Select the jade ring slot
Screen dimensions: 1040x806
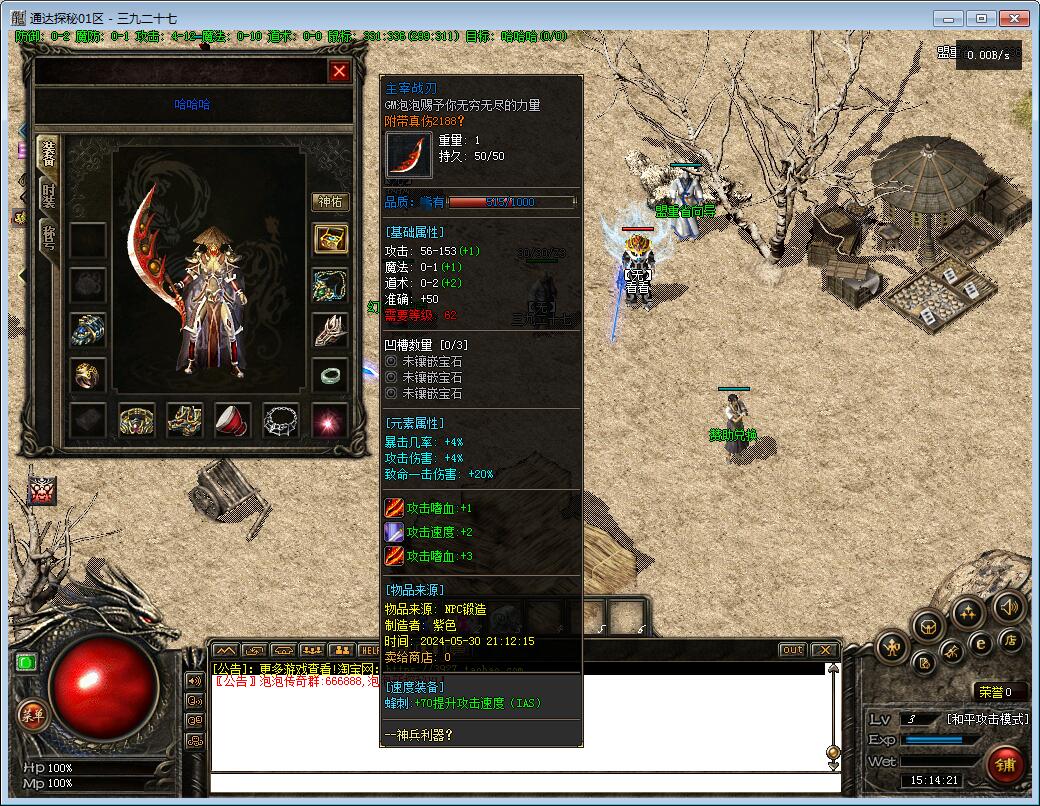330,376
